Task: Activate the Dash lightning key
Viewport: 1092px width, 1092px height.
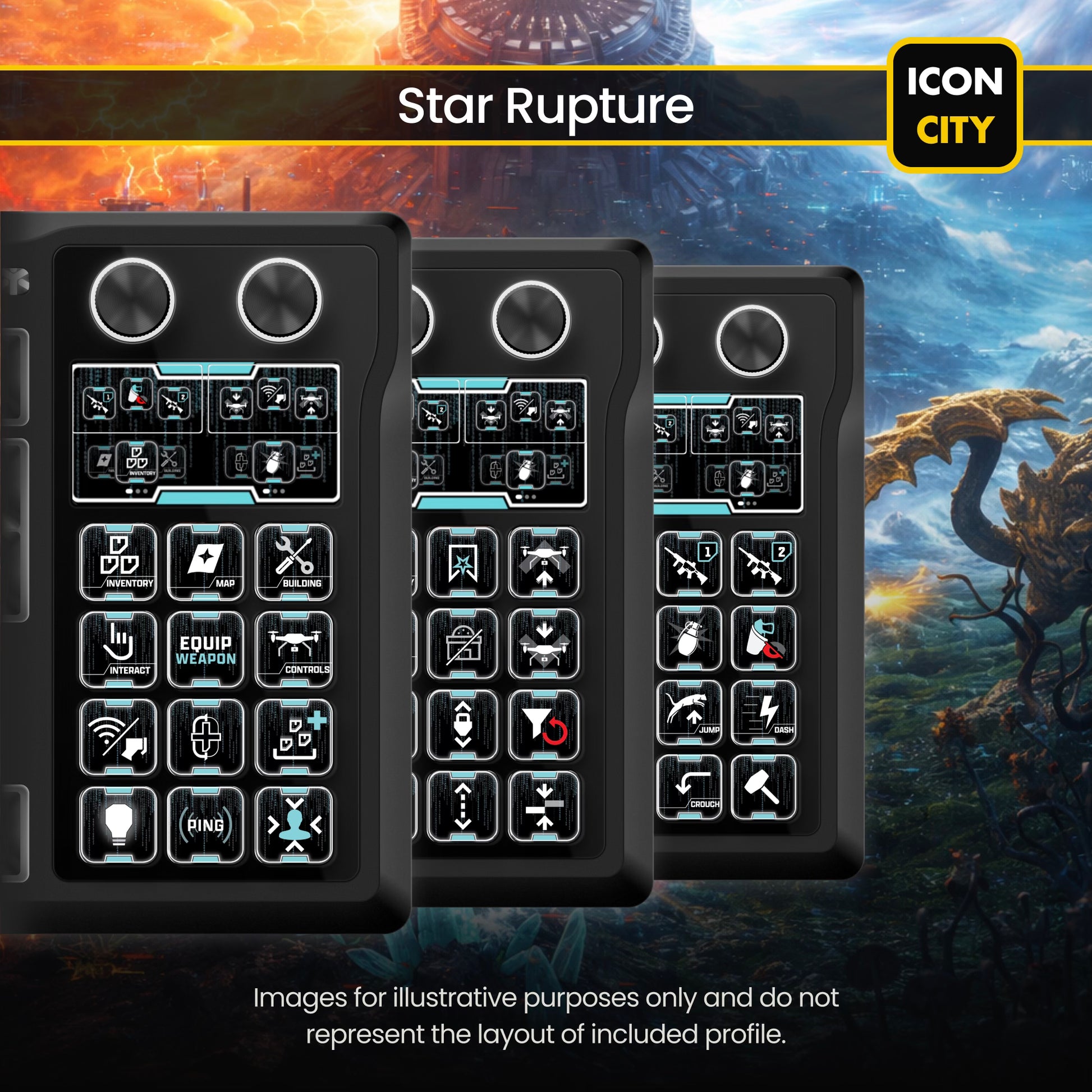Action: tap(763, 712)
